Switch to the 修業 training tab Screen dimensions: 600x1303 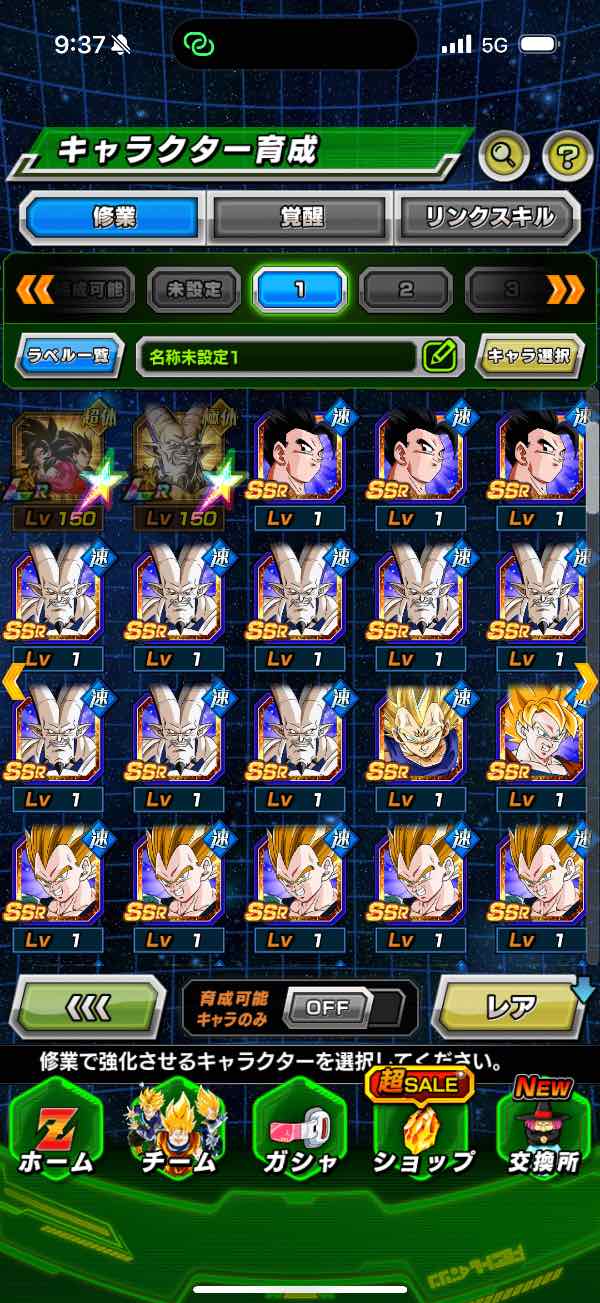tap(113, 216)
